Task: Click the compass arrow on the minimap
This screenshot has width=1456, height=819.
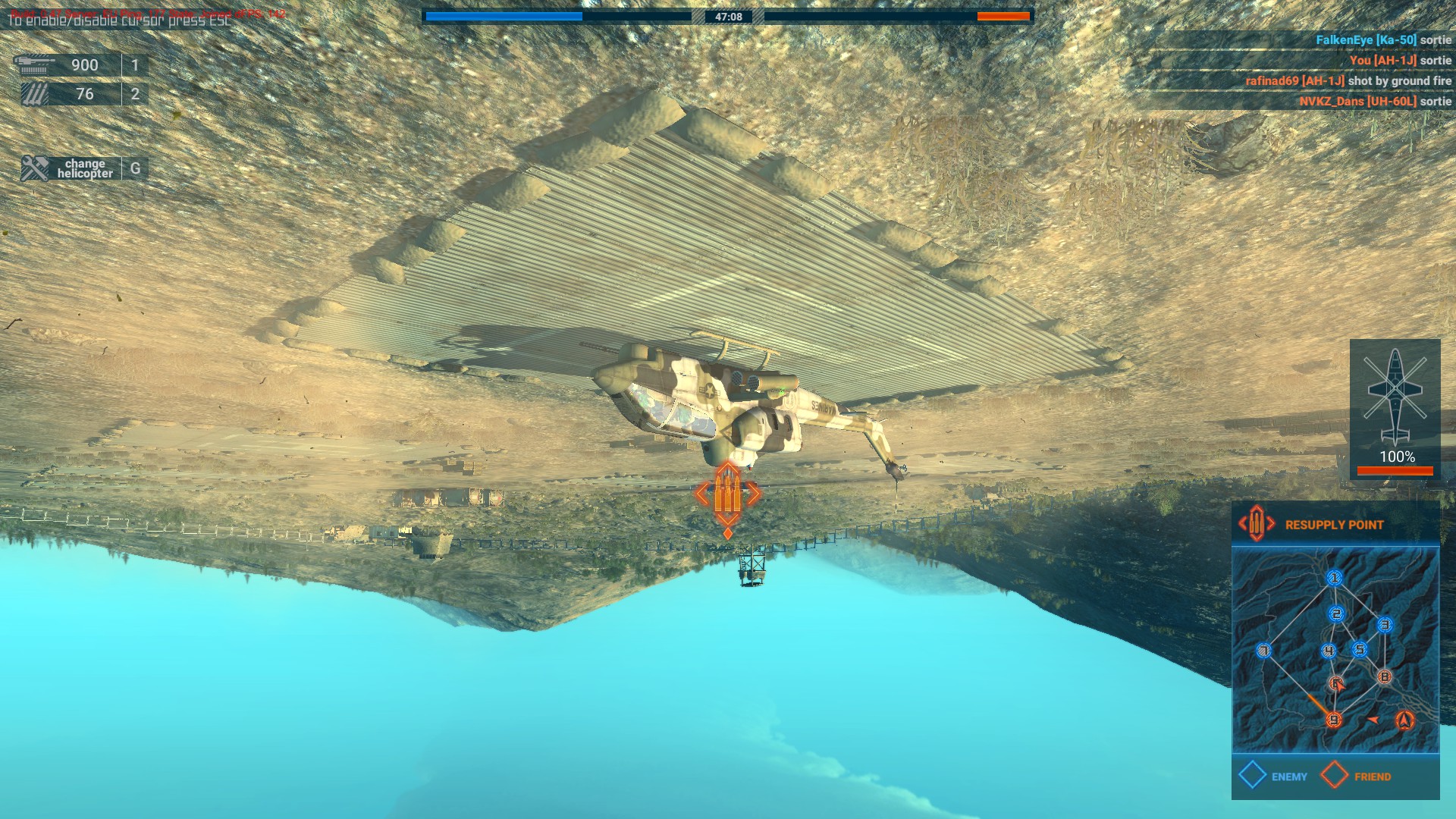Action: 1404,720
